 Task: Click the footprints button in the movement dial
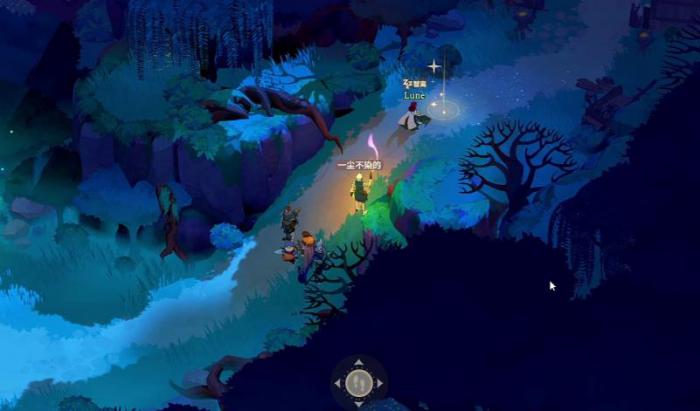coord(359,382)
